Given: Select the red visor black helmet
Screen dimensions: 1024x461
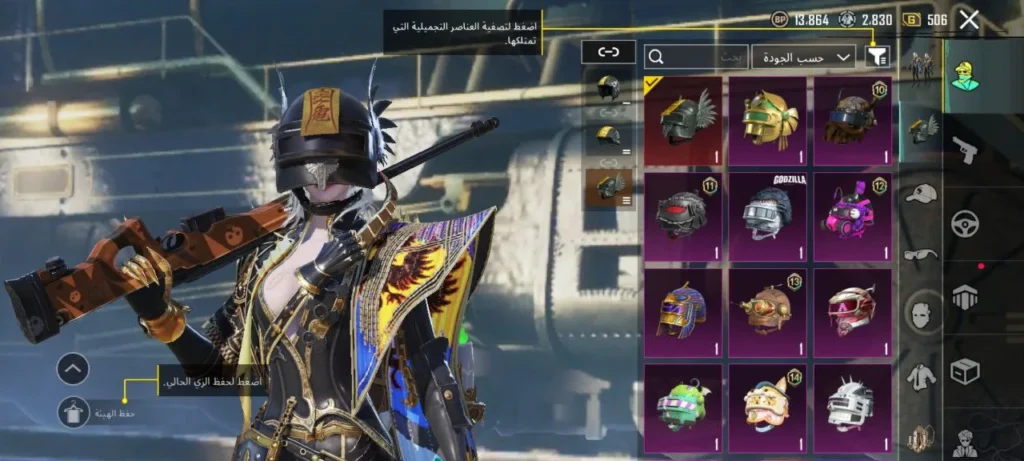Looking at the screenshot, I should coord(683,216).
